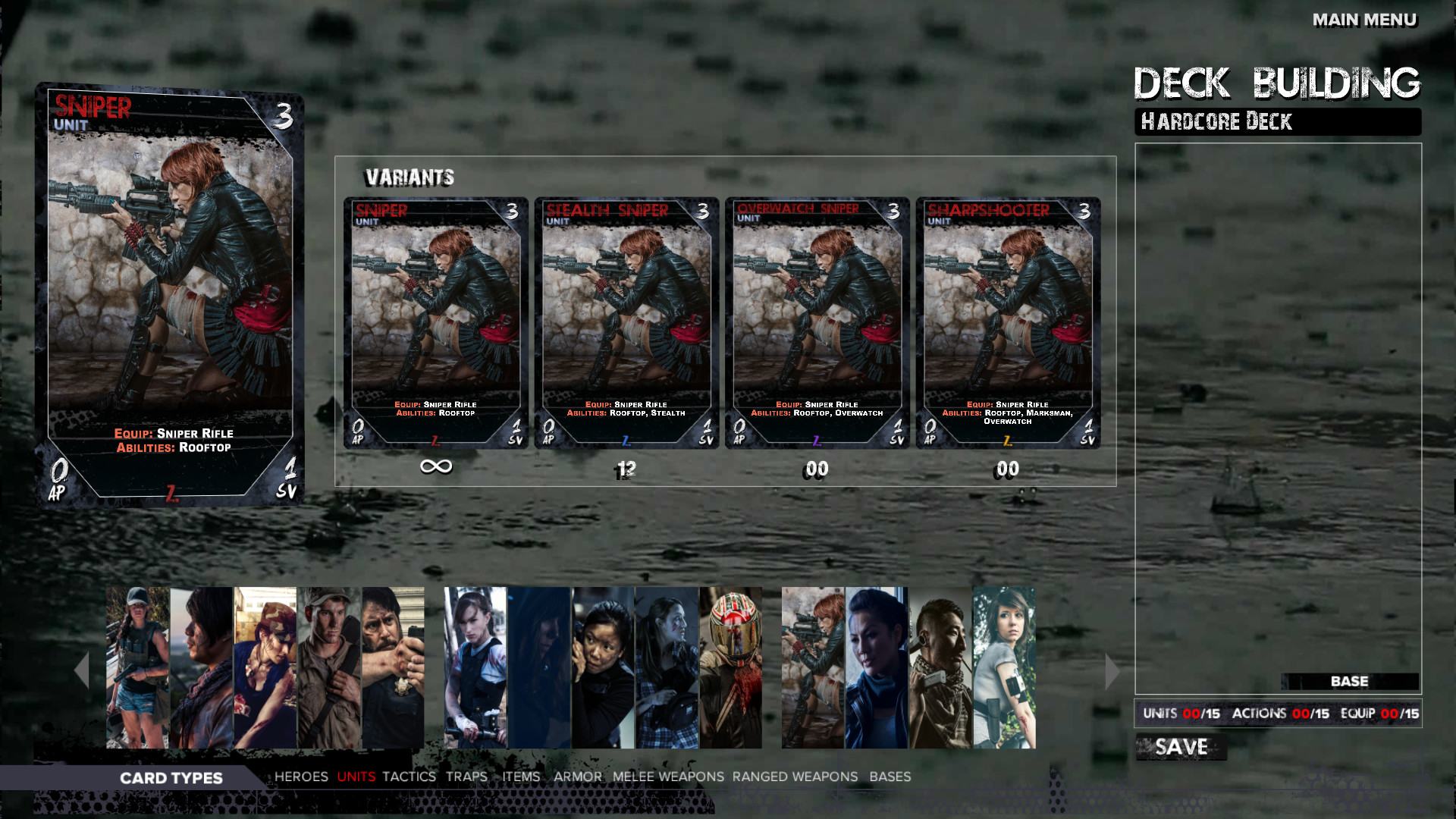This screenshot has height=819, width=1456.
Task: Choose the Overwatch Sniper variant card
Action: point(817,323)
